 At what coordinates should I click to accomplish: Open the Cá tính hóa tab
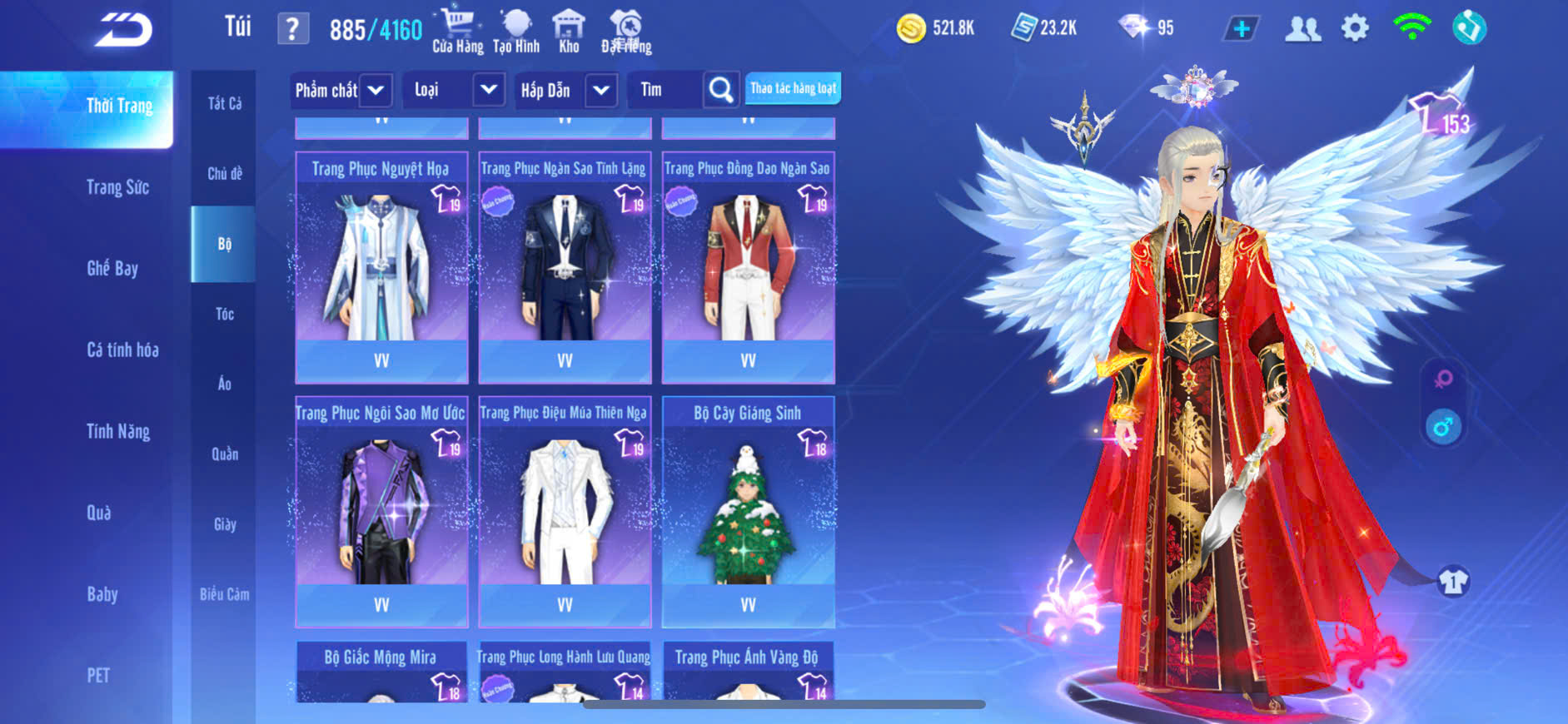point(122,350)
